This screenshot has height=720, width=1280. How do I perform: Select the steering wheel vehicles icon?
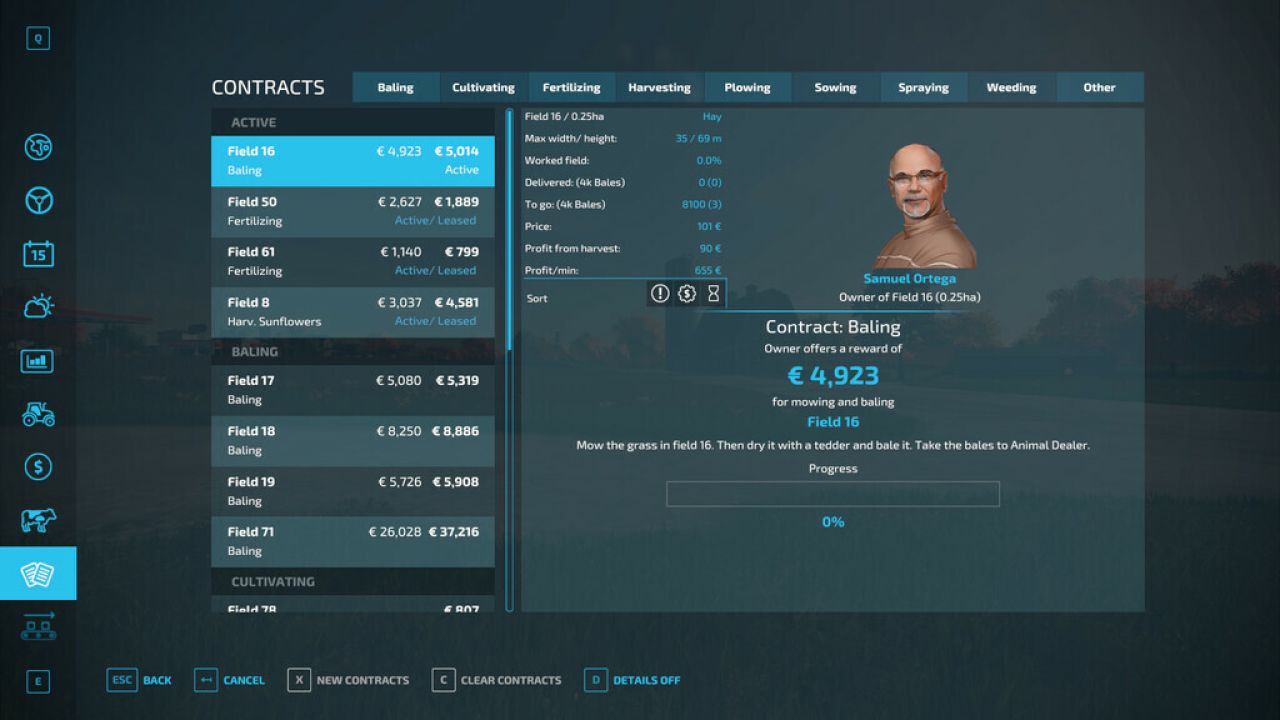click(37, 200)
